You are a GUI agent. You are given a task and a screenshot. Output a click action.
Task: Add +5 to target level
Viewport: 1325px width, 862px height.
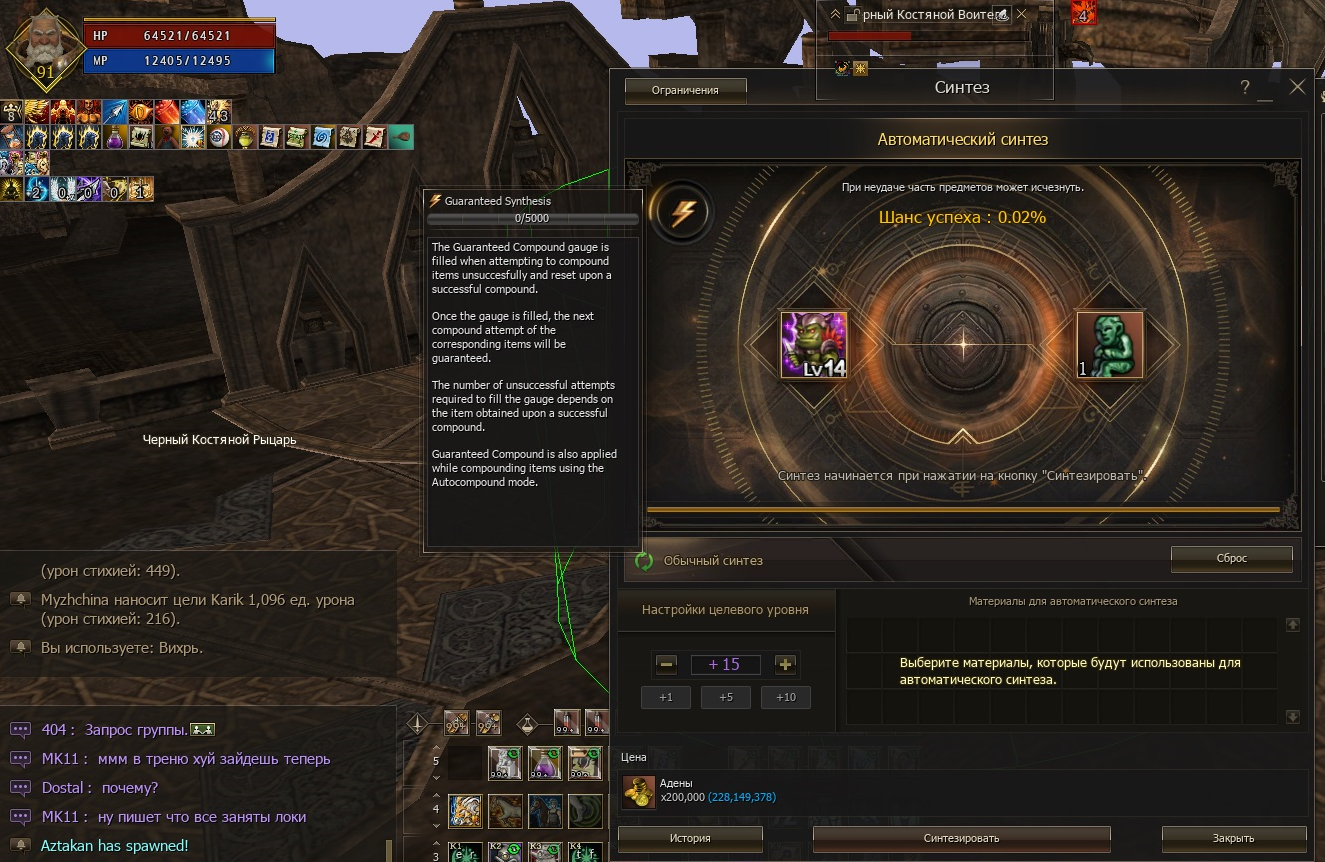[726, 697]
